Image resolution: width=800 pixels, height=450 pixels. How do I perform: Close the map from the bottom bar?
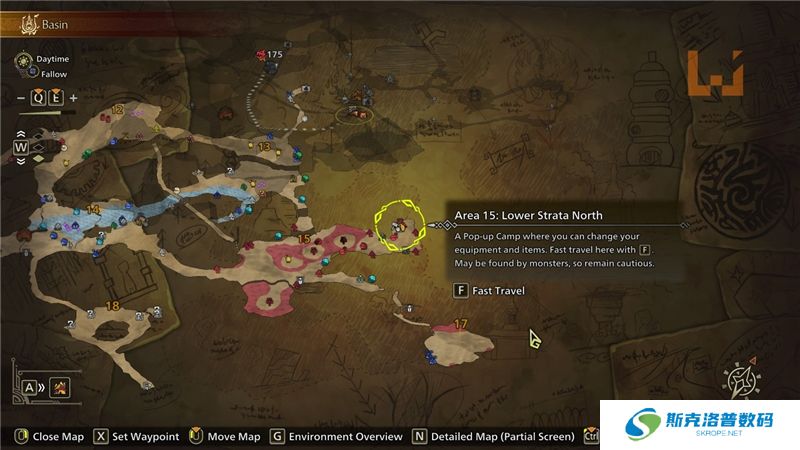[x=50, y=436]
